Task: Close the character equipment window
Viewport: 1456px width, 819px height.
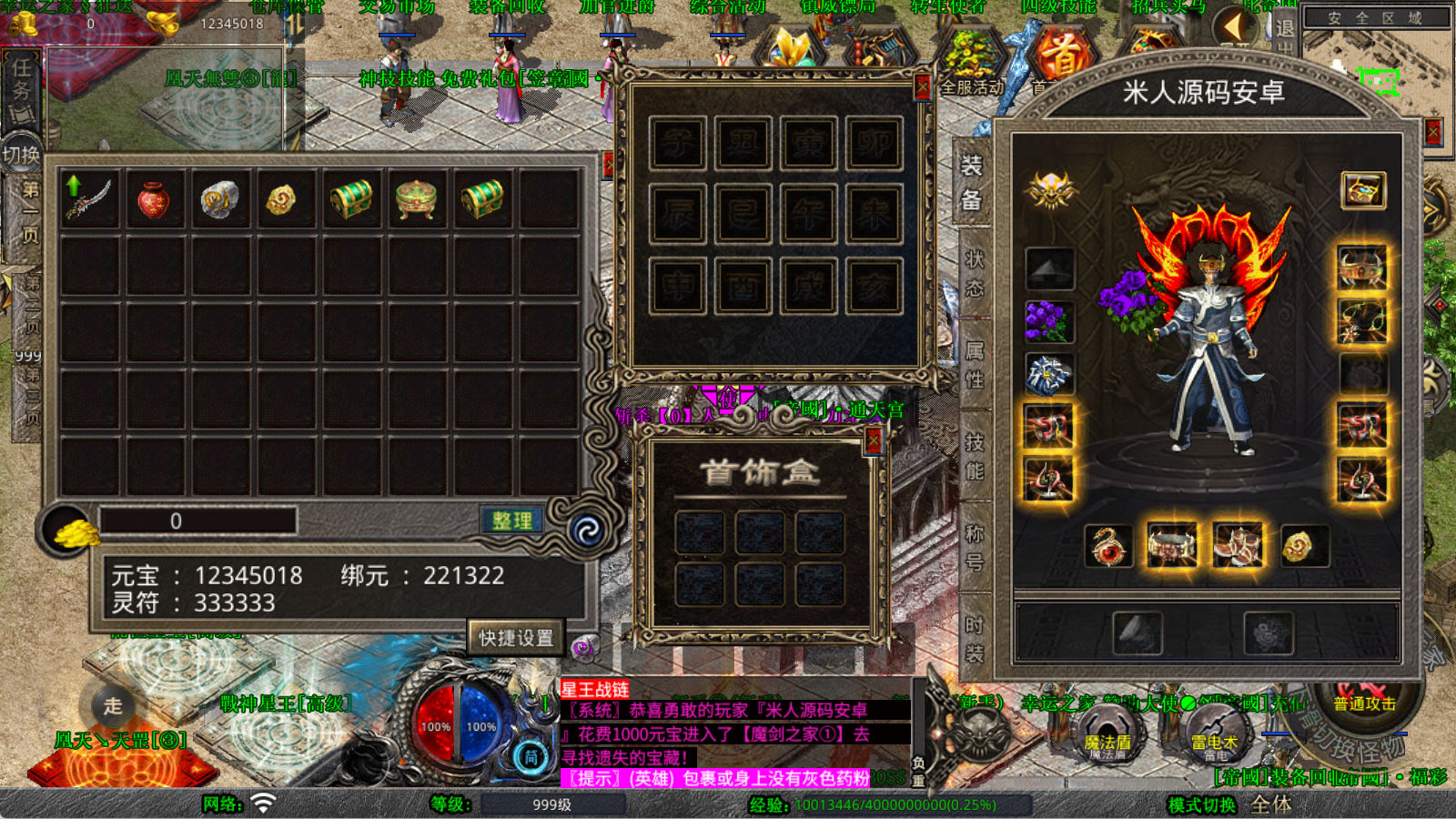Action: (x=1433, y=133)
